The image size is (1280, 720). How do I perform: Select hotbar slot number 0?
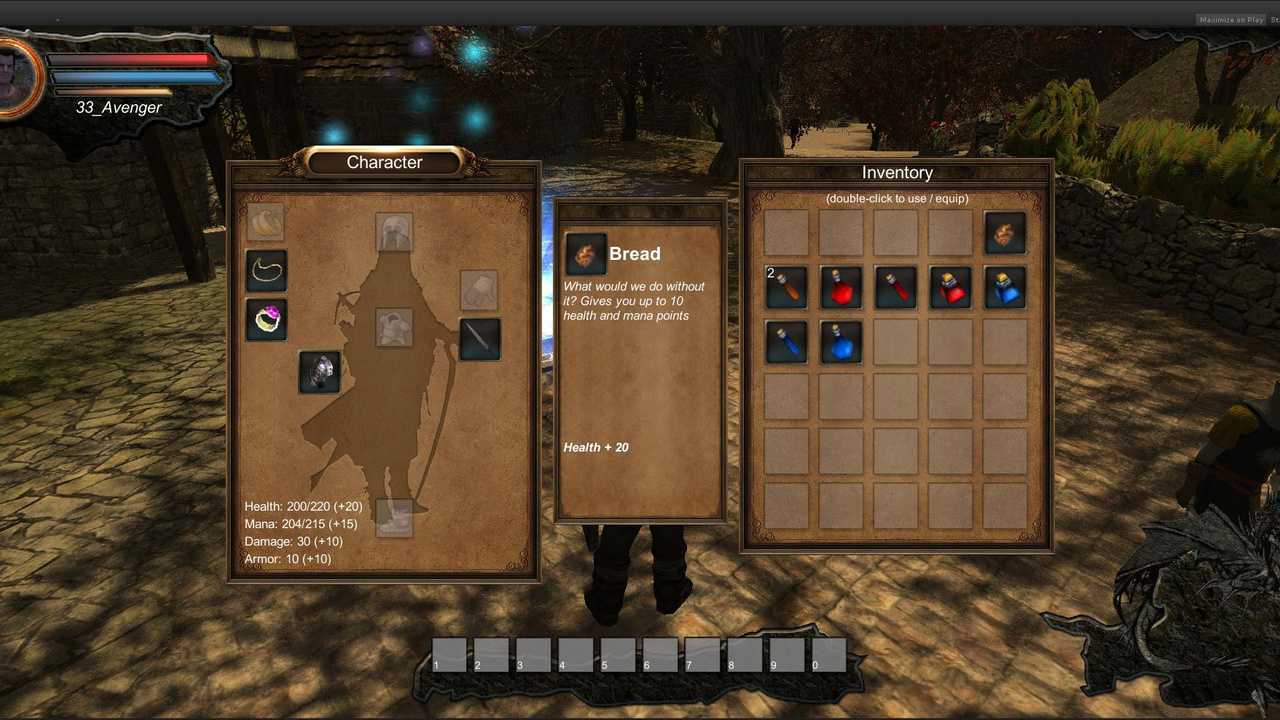(829, 655)
